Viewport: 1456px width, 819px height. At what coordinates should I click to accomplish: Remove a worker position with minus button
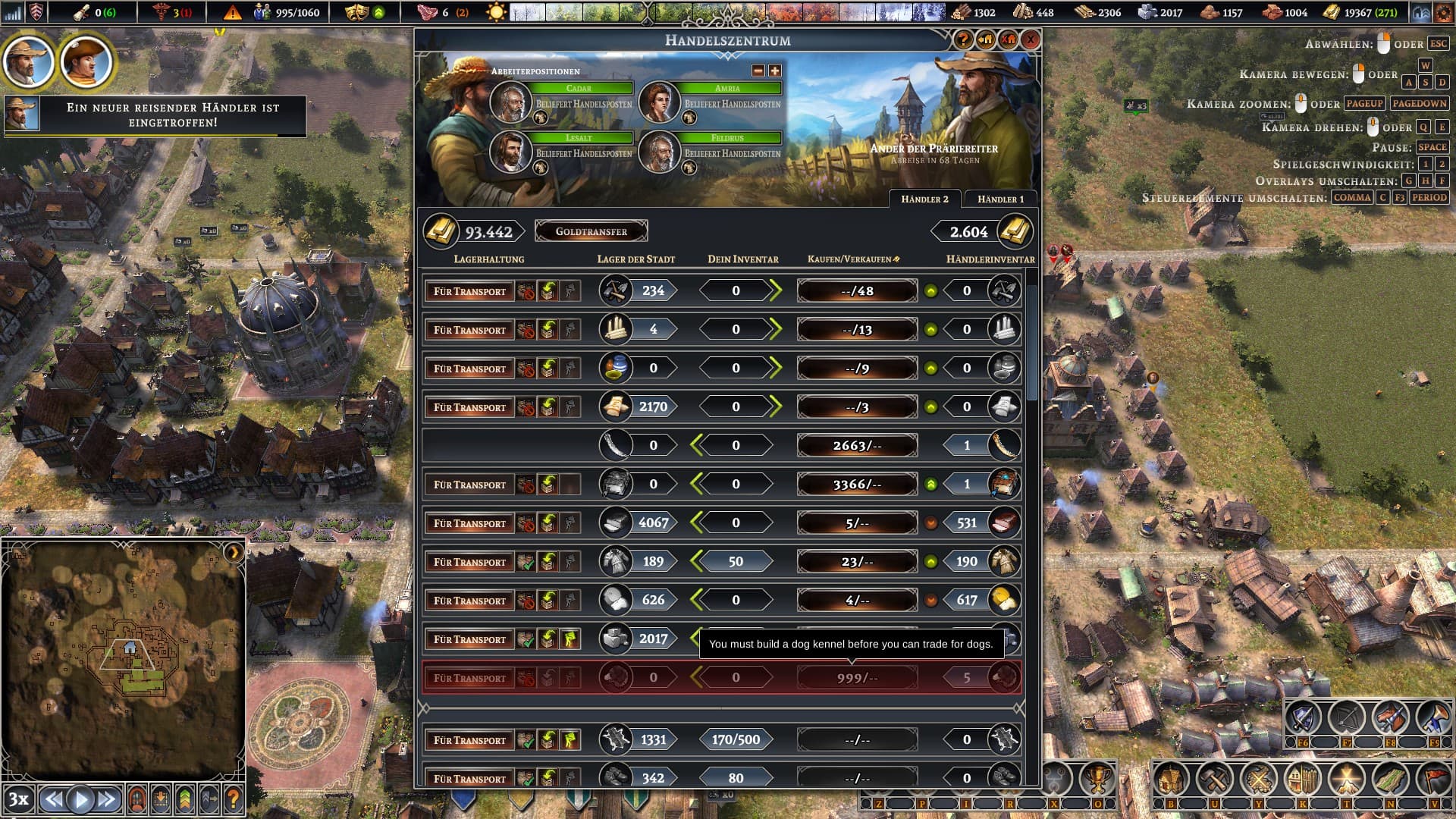tap(758, 71)
